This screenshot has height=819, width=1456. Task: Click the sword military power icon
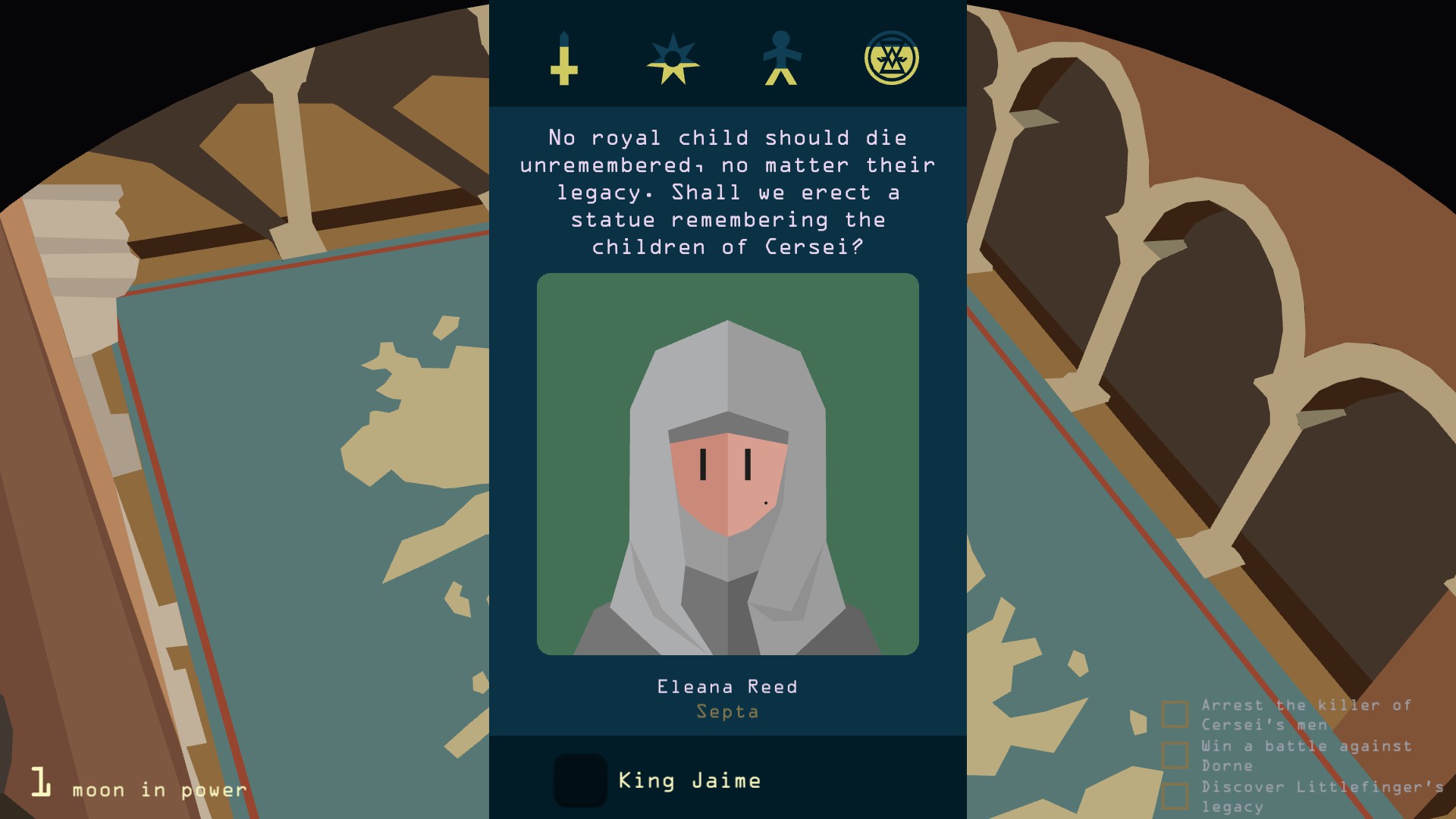(563, 58)
